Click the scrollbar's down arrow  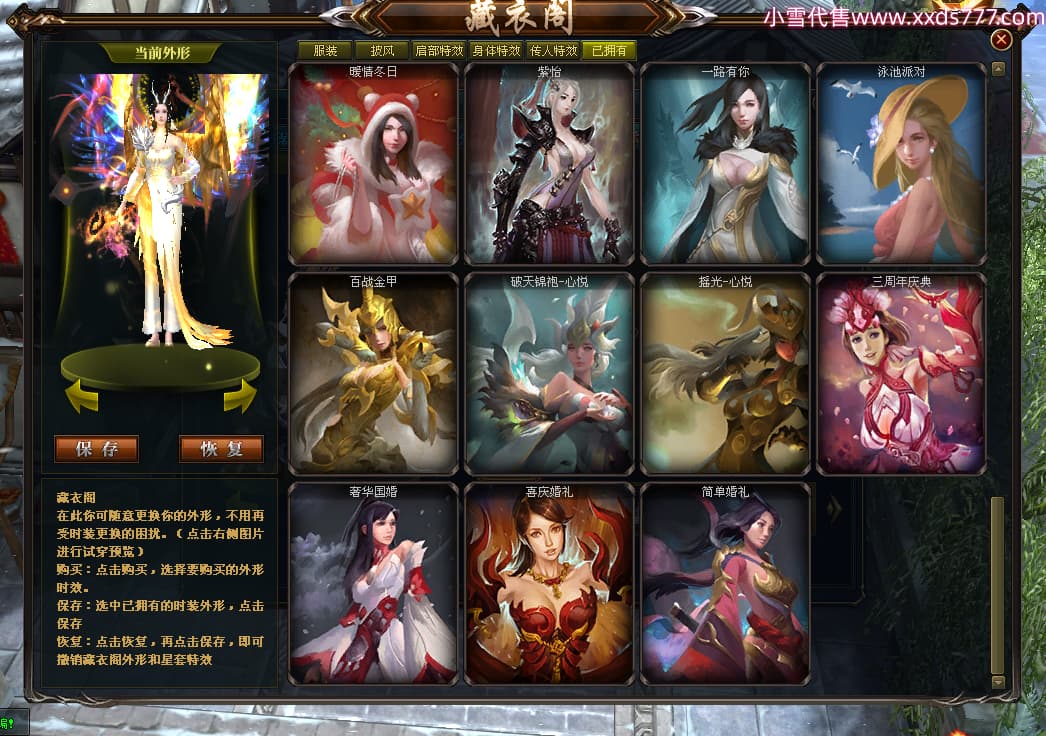(997, 681)
